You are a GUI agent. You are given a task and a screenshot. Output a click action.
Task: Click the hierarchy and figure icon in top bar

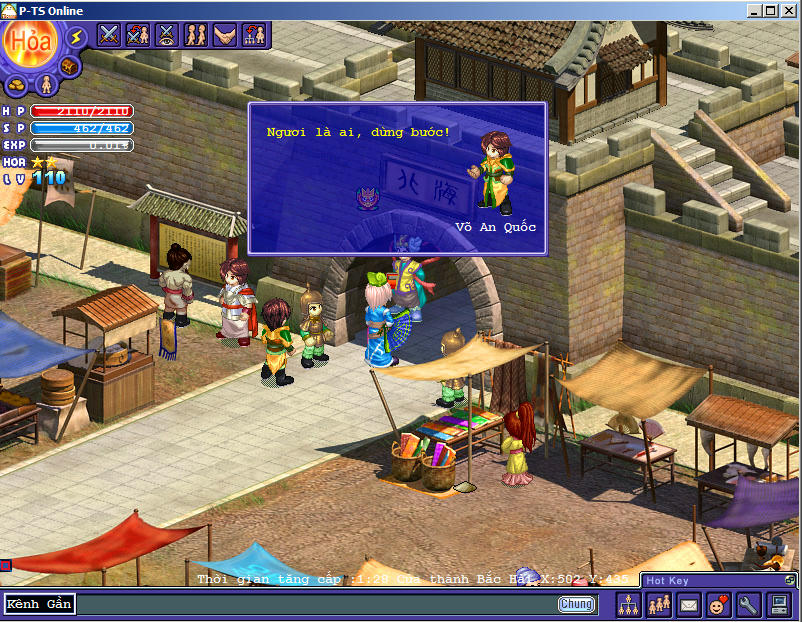pyautogui.click(x=254, y=35)
